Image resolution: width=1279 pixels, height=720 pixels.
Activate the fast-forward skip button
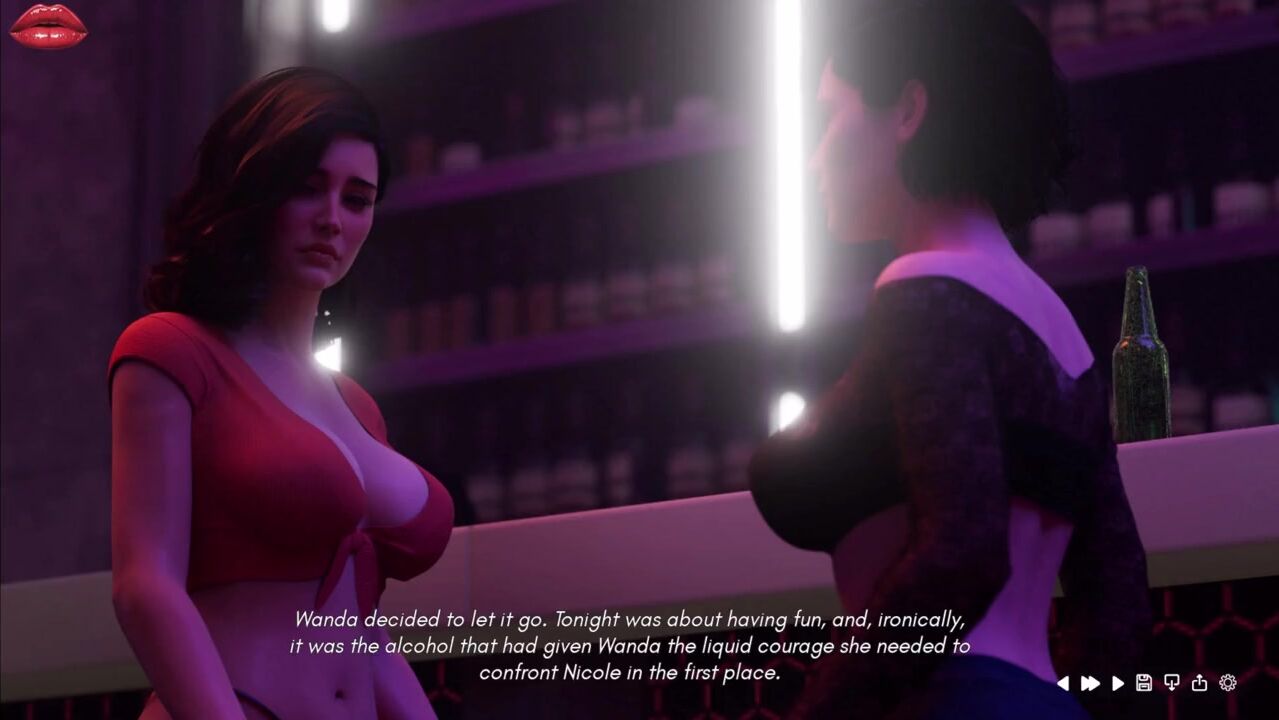click(x=1090, y=683)
